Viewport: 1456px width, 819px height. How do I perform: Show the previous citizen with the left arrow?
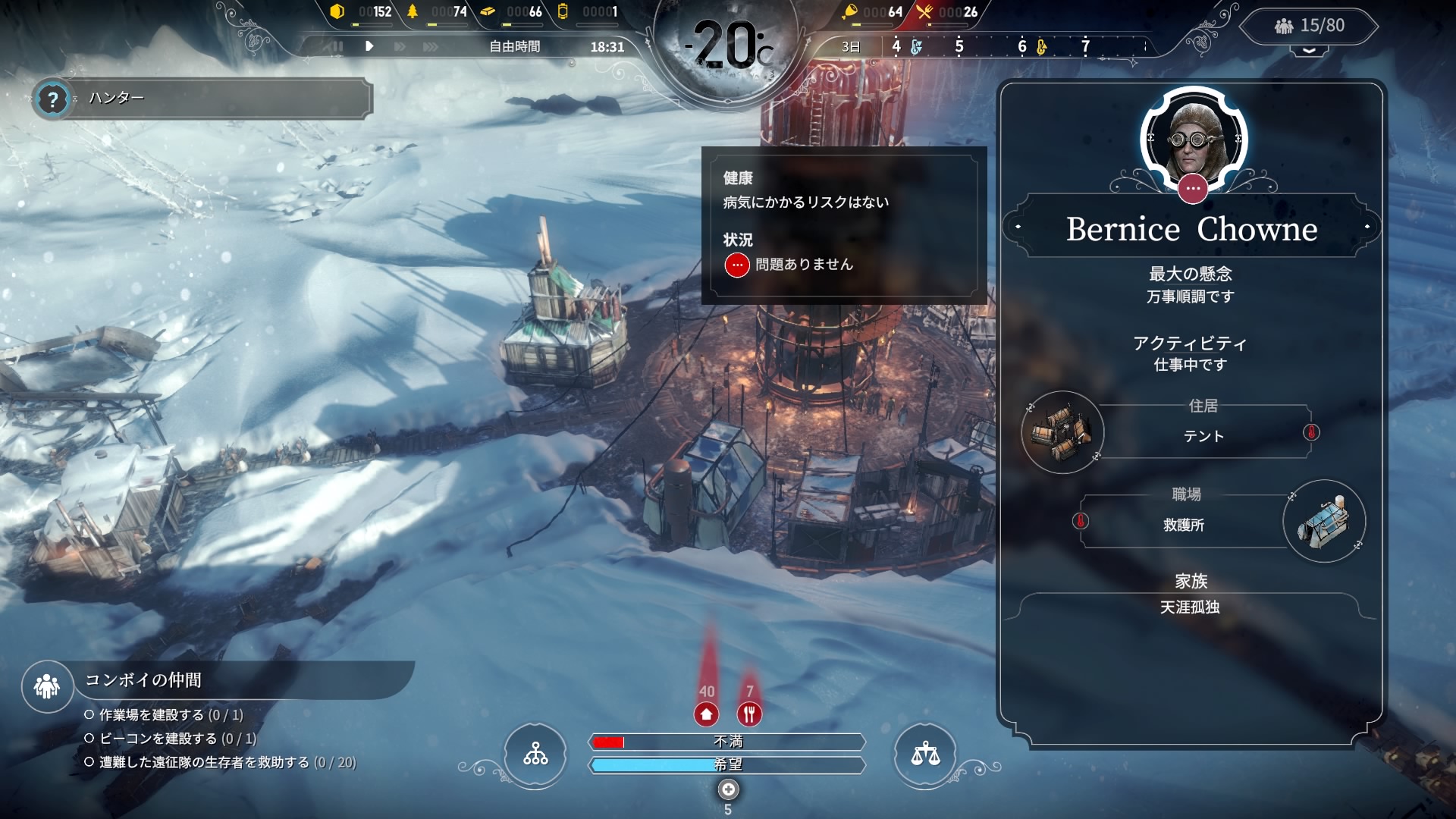click(x=1018, y=227)
